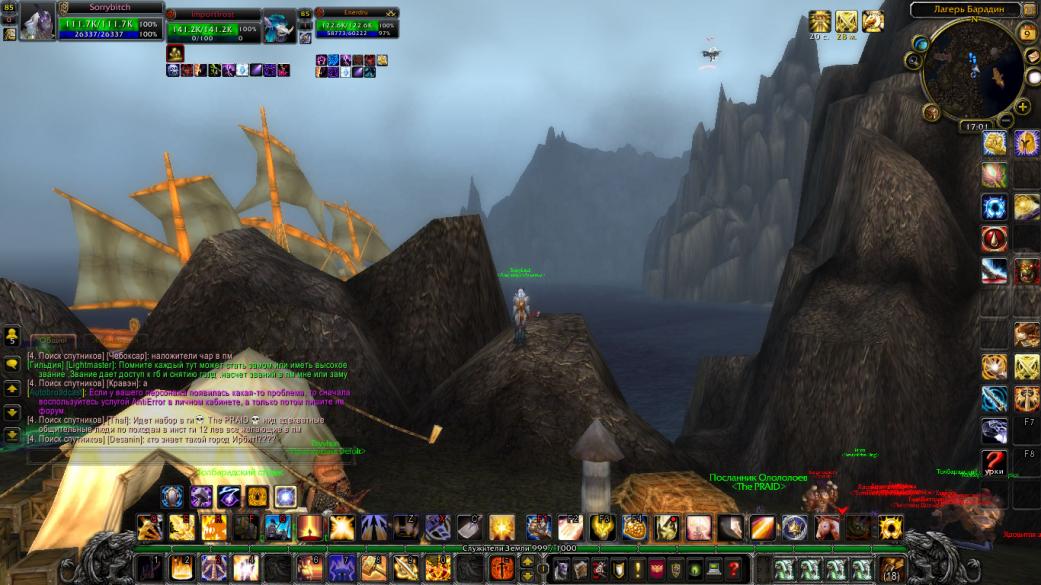Jump to latest chat with bottom arrow
1041x585 pixels.
[x=11, y=435]
